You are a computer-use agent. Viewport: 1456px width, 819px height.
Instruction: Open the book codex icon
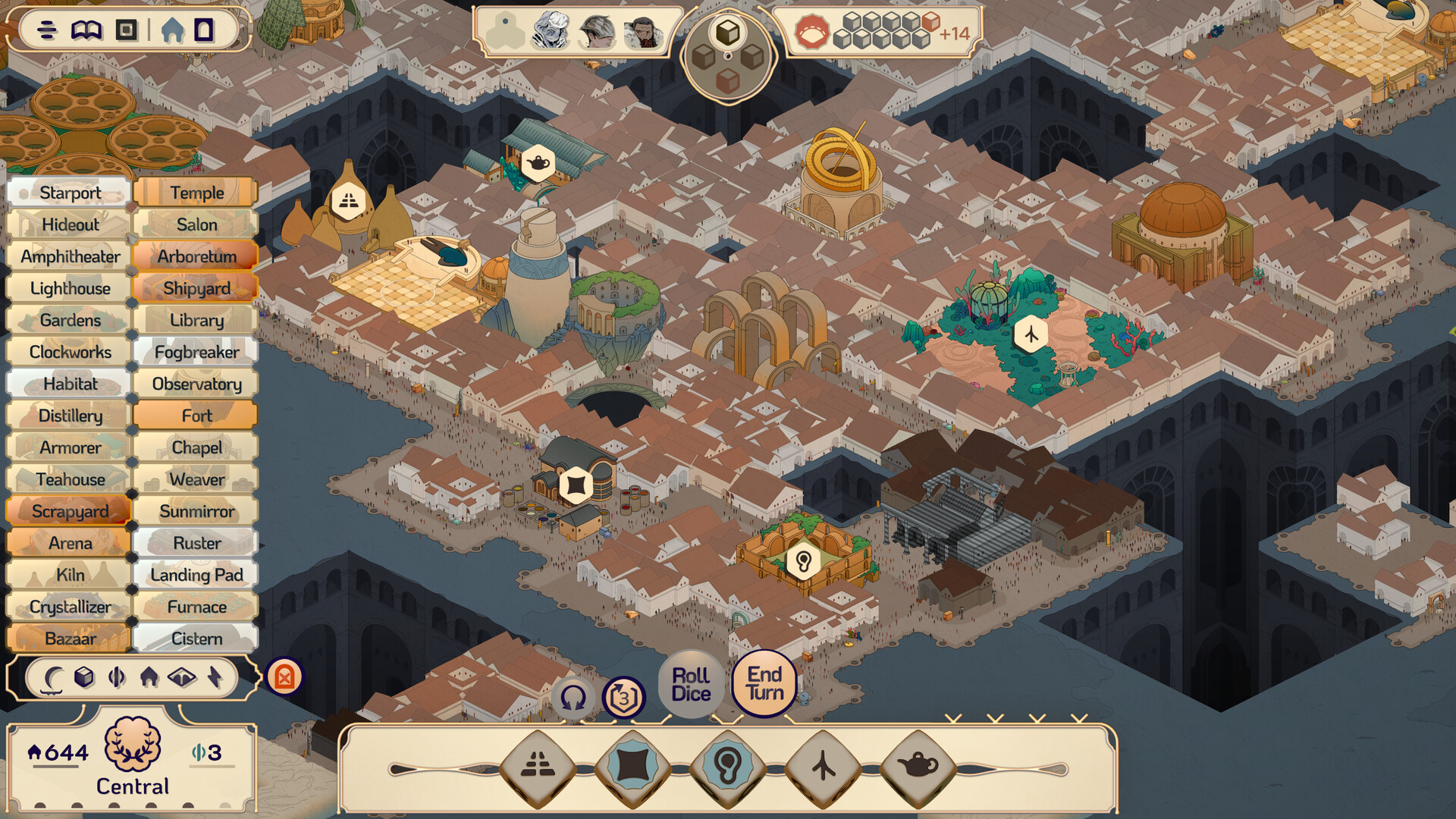86,30
